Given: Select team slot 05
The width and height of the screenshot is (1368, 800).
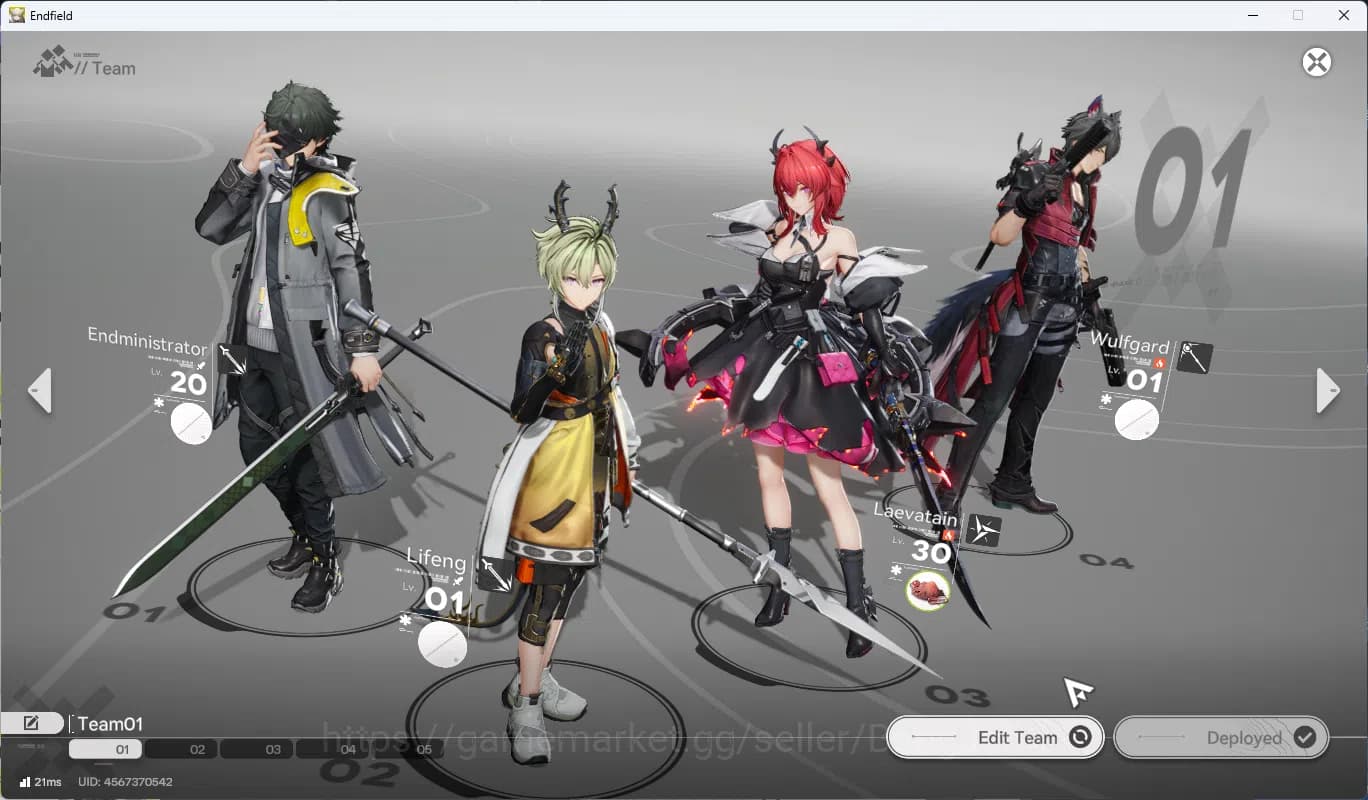Looking at the screenshot, I should coord(424,748).
